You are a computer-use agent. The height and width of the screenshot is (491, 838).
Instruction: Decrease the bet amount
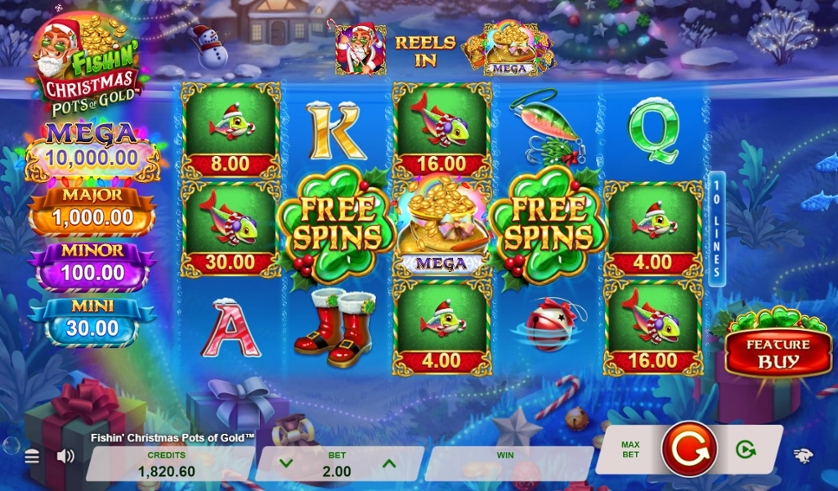(x=286, y=463)
